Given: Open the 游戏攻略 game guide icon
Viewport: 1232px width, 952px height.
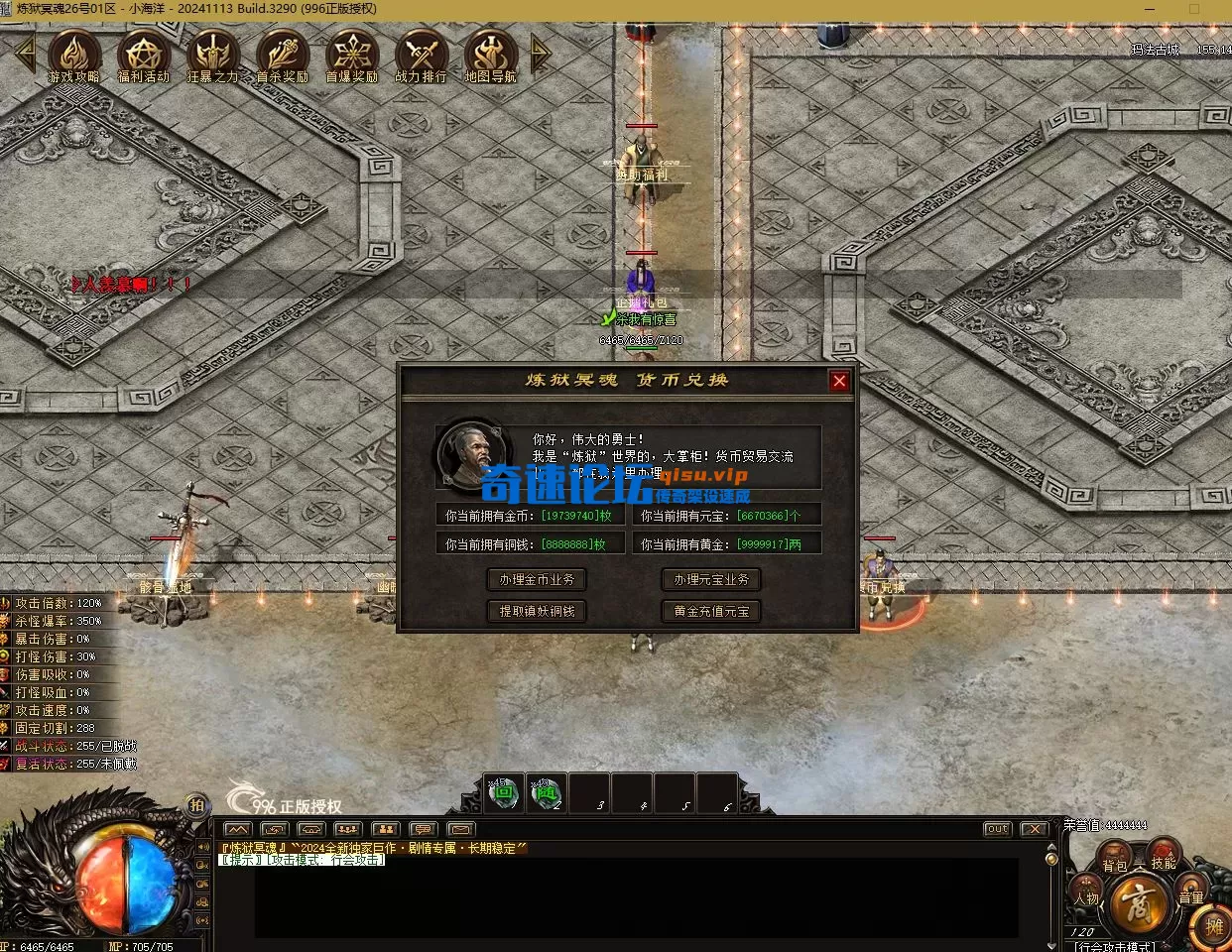Looking at the screenshot, I should tap(74, 55).
